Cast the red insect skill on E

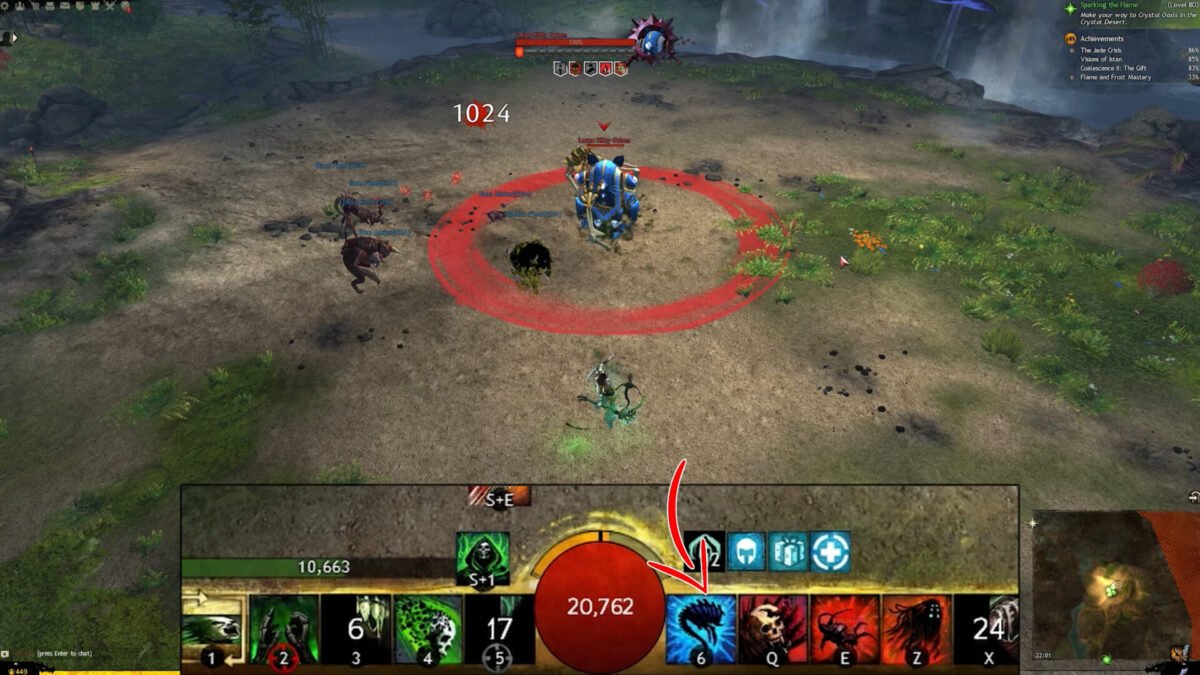pyautogui.click(x=844, y=628)
